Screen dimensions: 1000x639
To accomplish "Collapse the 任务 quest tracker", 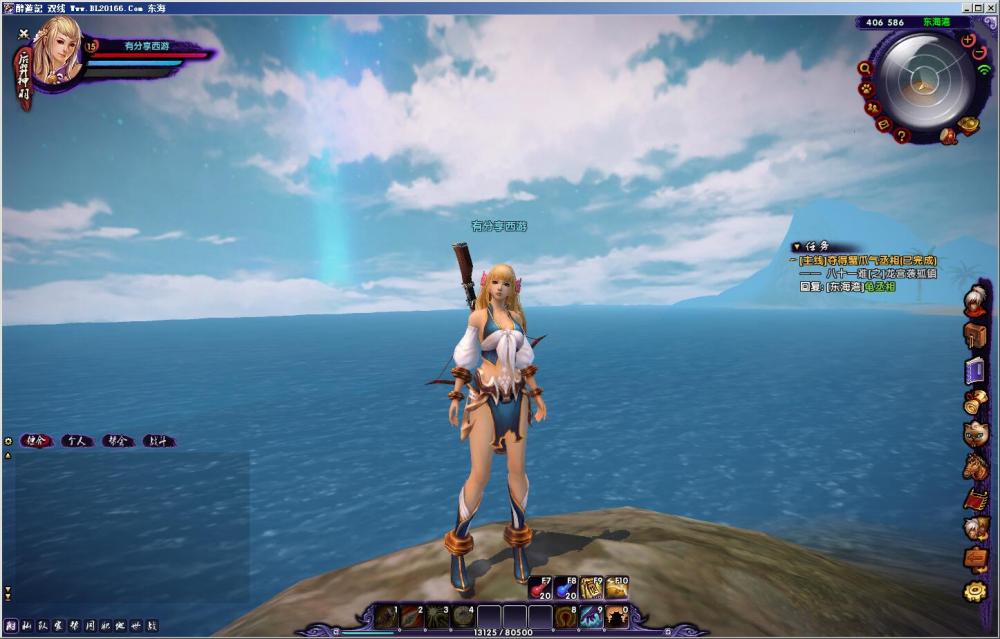I will point(796,246).
